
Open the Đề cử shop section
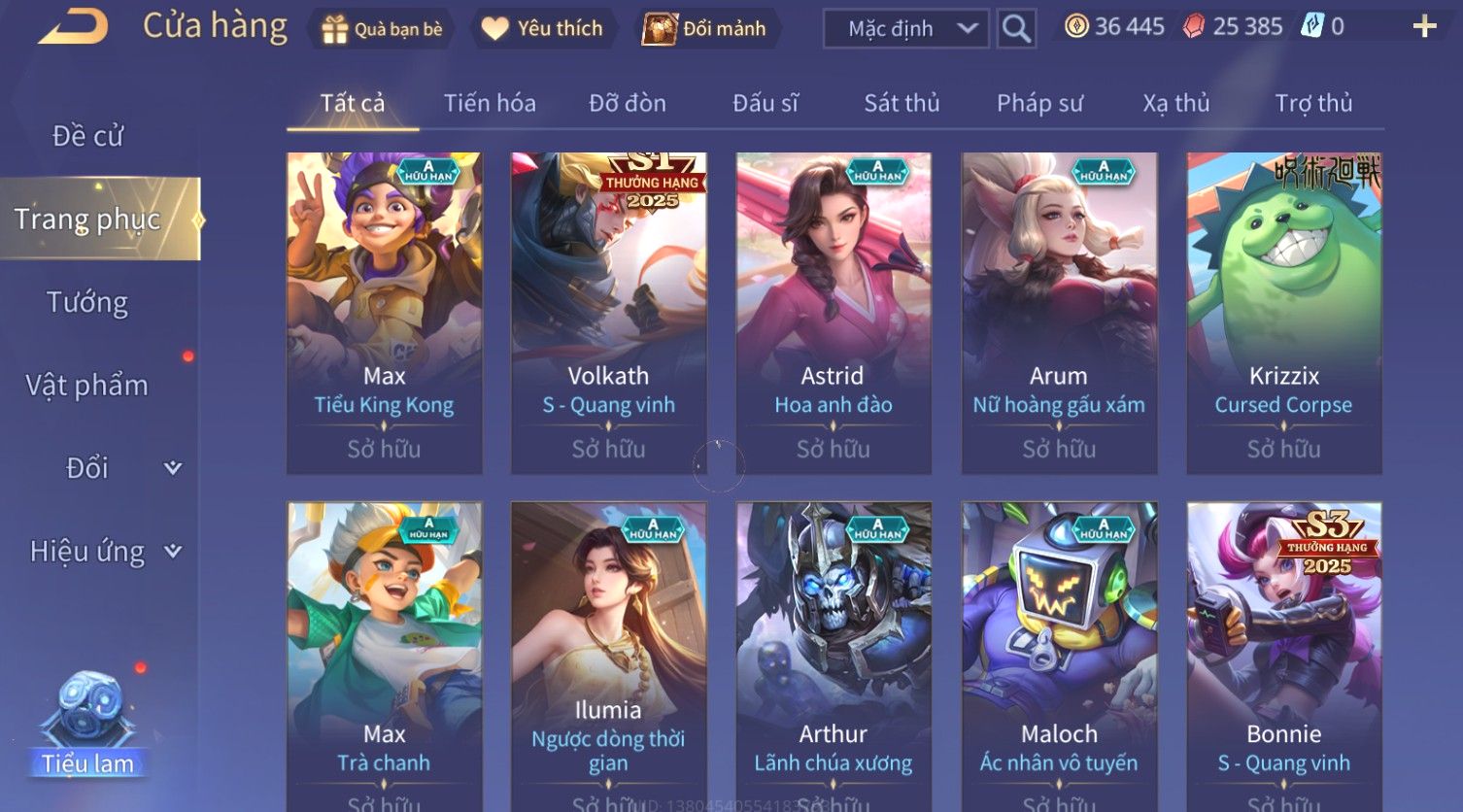[87, 136]
